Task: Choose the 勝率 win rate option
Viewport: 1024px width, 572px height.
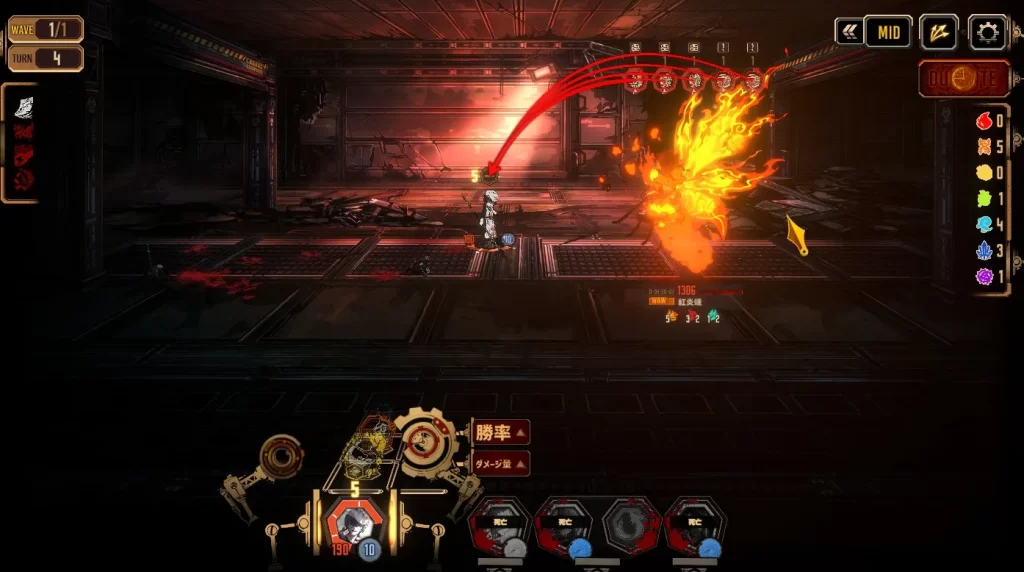Action: [500, 433]
